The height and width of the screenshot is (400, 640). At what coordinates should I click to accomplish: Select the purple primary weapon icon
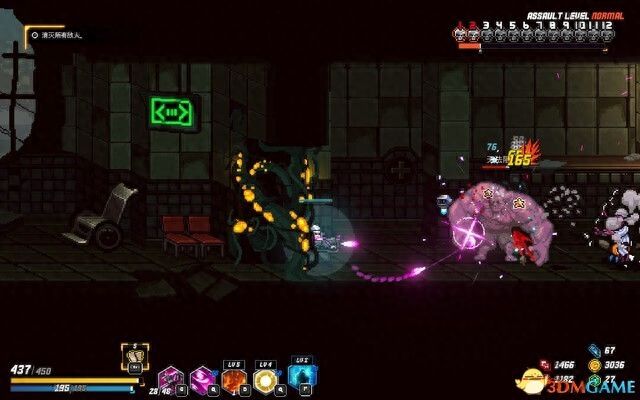pyautogui.click(x=170, y=378)
